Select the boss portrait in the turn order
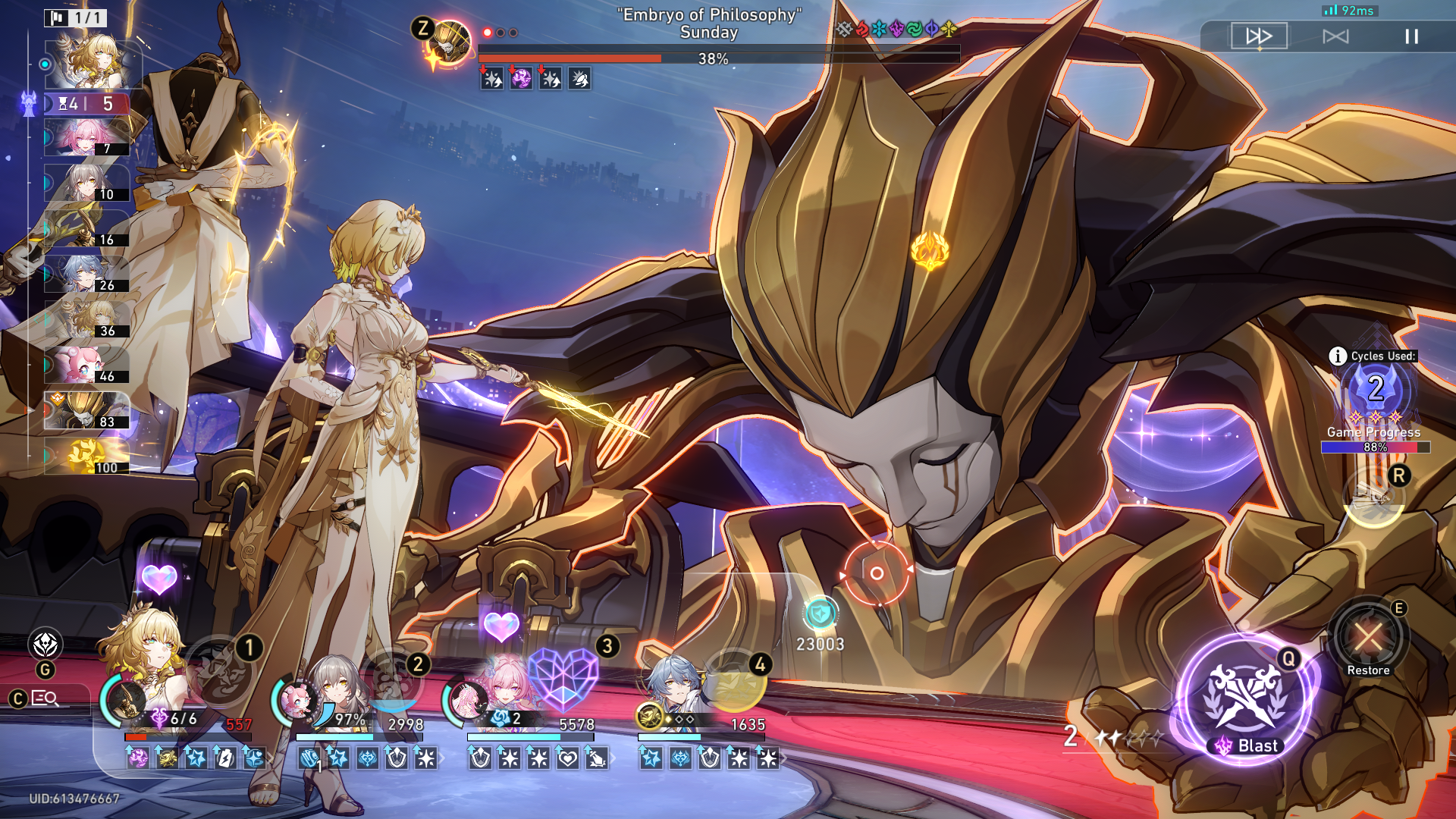This screenshot has width=1456, height=819. [86, 411]
